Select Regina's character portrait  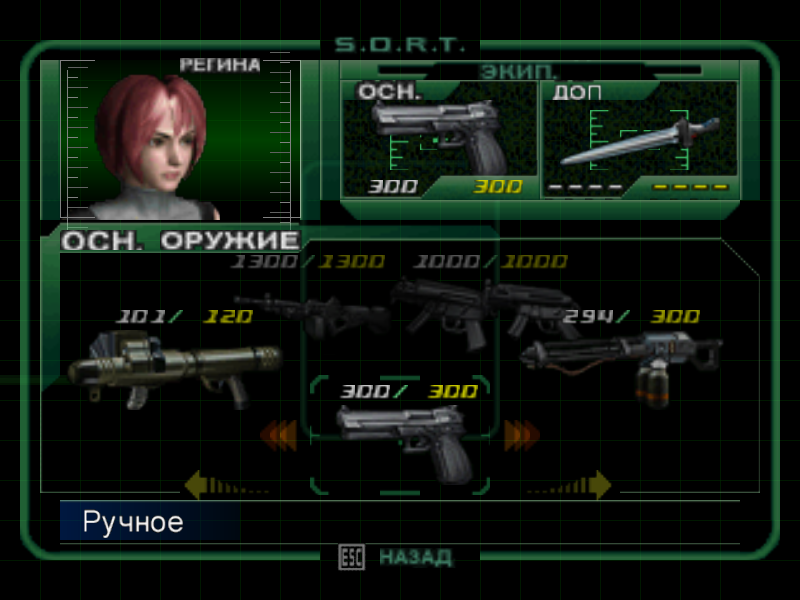pyautogui.click(x=180, y=138)
